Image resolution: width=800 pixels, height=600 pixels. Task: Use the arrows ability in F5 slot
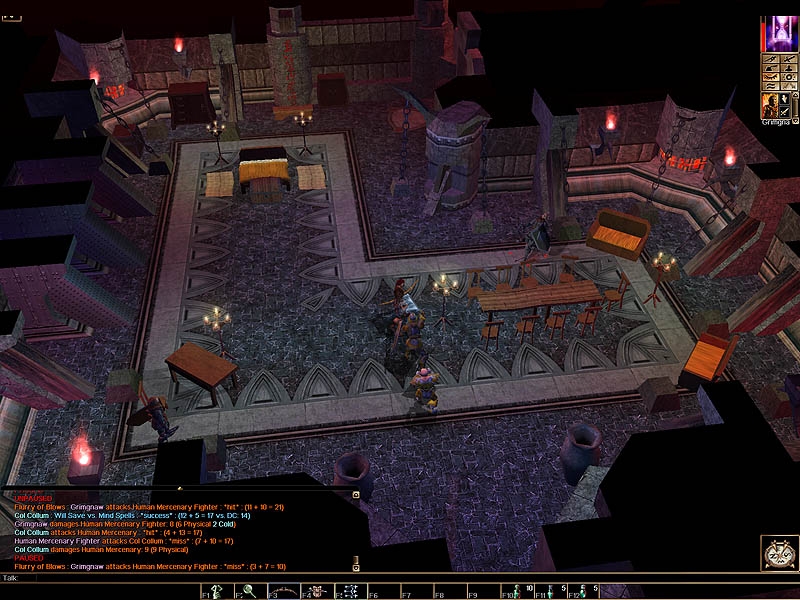pyautogui.click(x=353, y=592)
